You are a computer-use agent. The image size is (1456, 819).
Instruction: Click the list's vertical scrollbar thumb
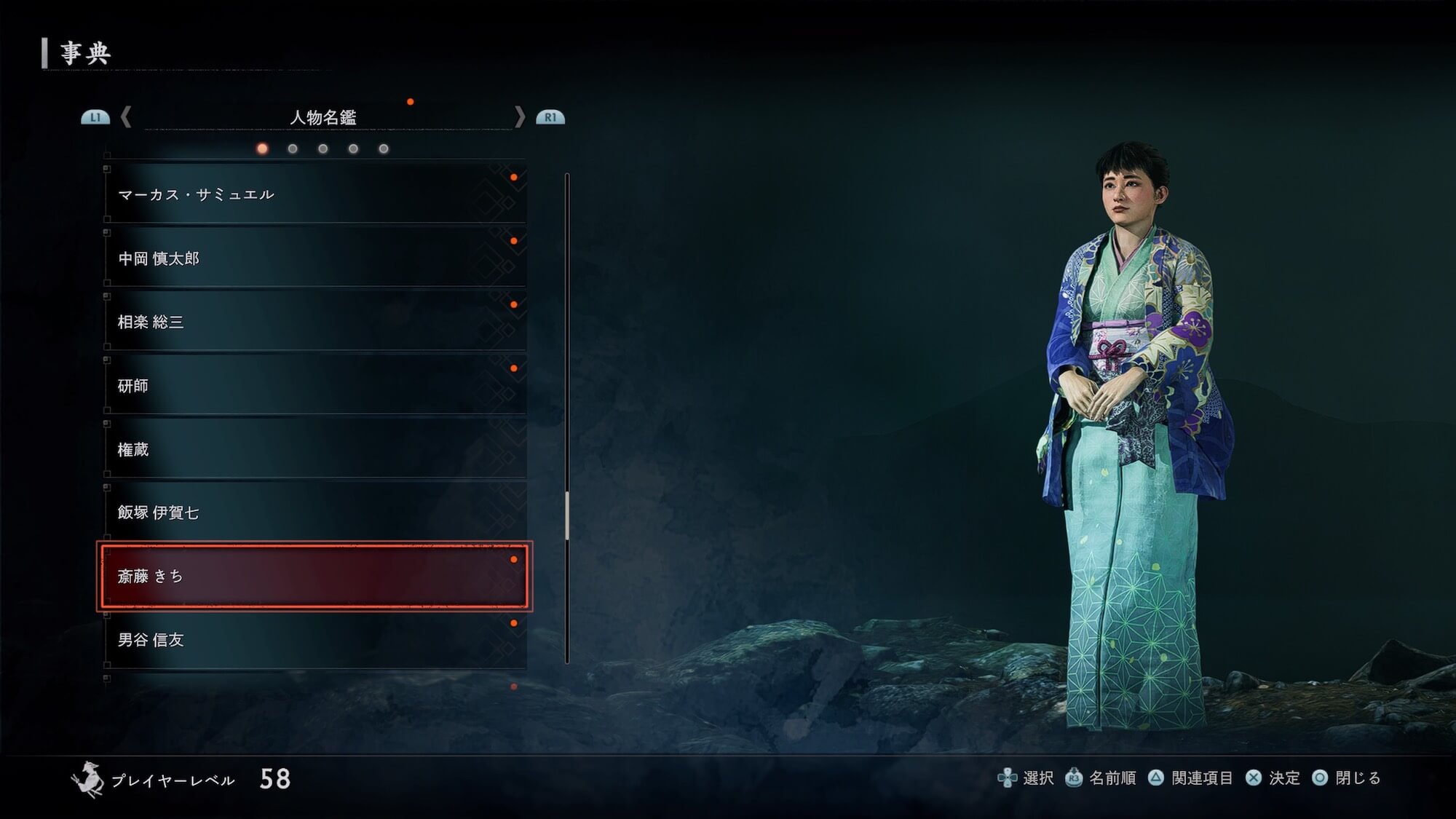coord(567,516)
